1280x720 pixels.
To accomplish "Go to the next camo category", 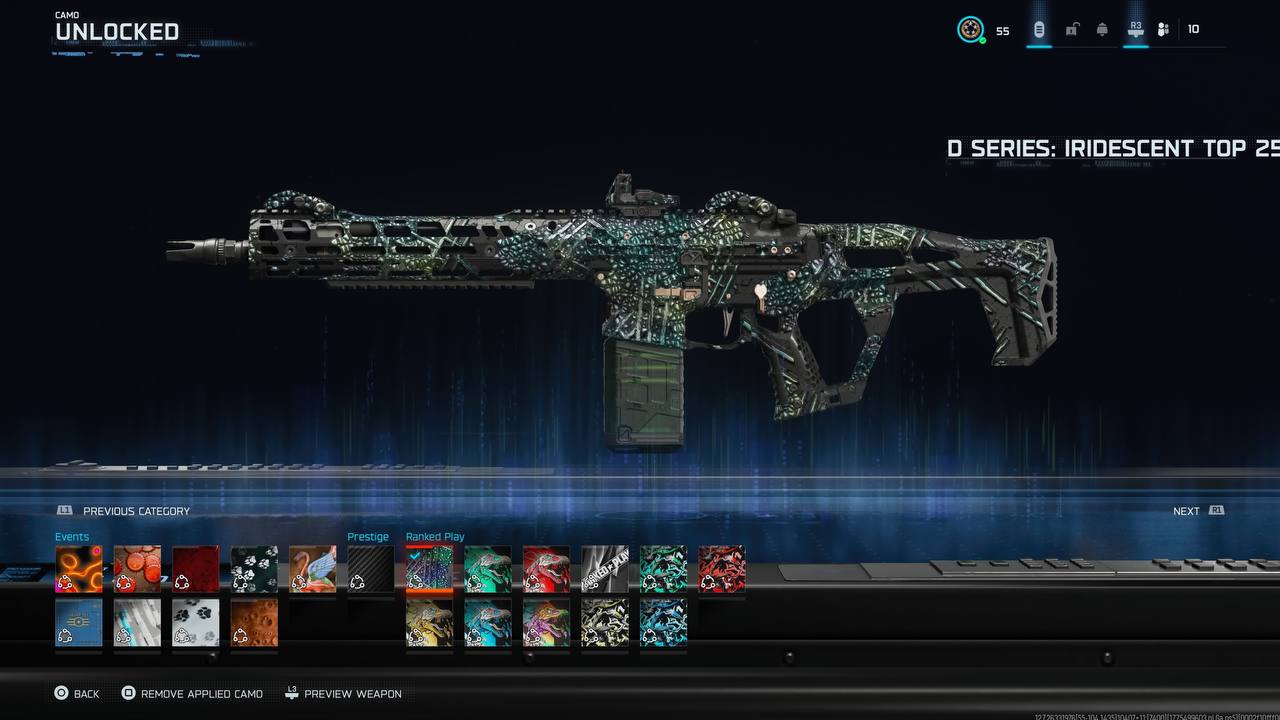I will (1197, 511).
